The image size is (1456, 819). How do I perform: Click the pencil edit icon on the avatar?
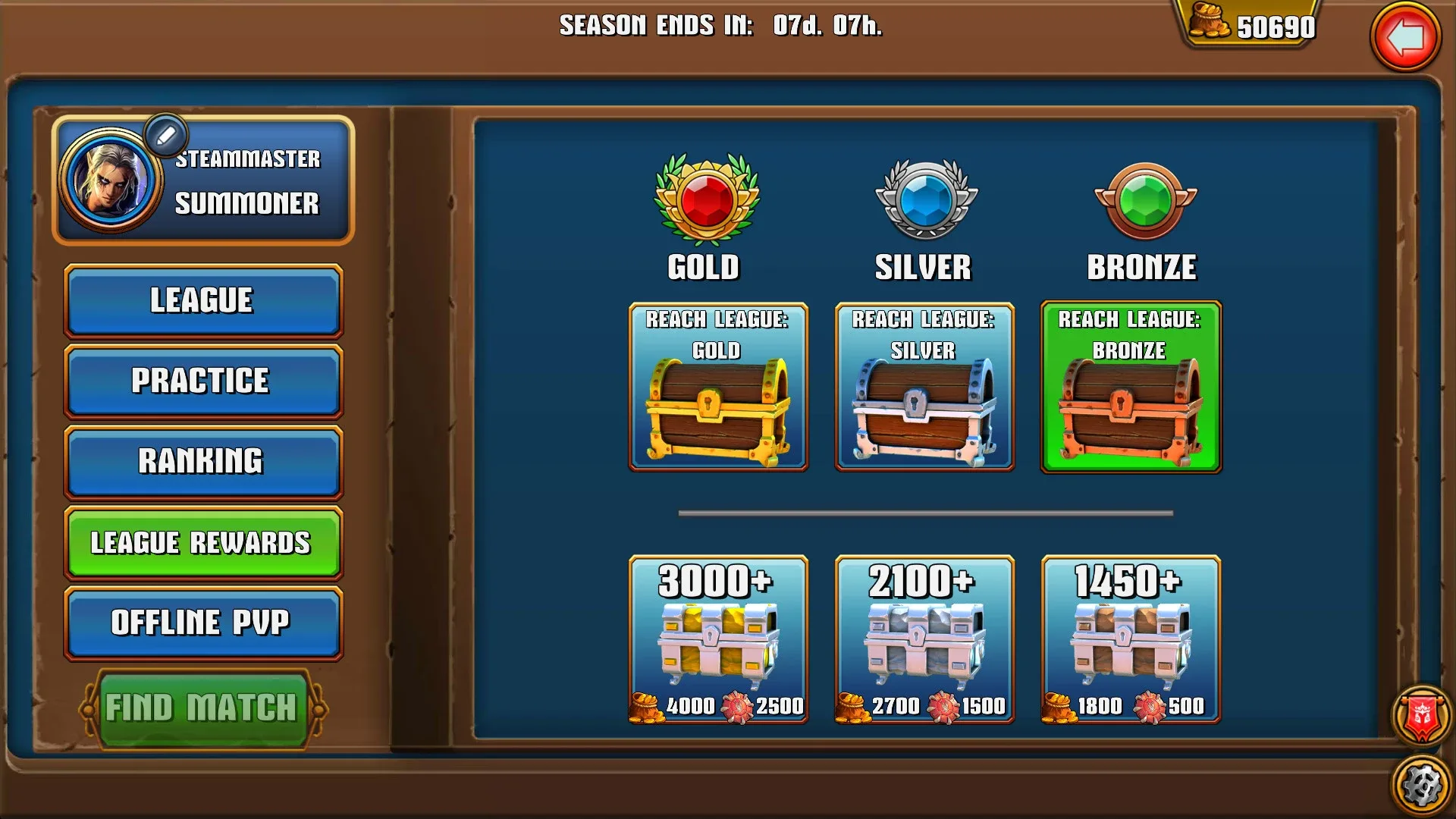[x=165, y=135]
